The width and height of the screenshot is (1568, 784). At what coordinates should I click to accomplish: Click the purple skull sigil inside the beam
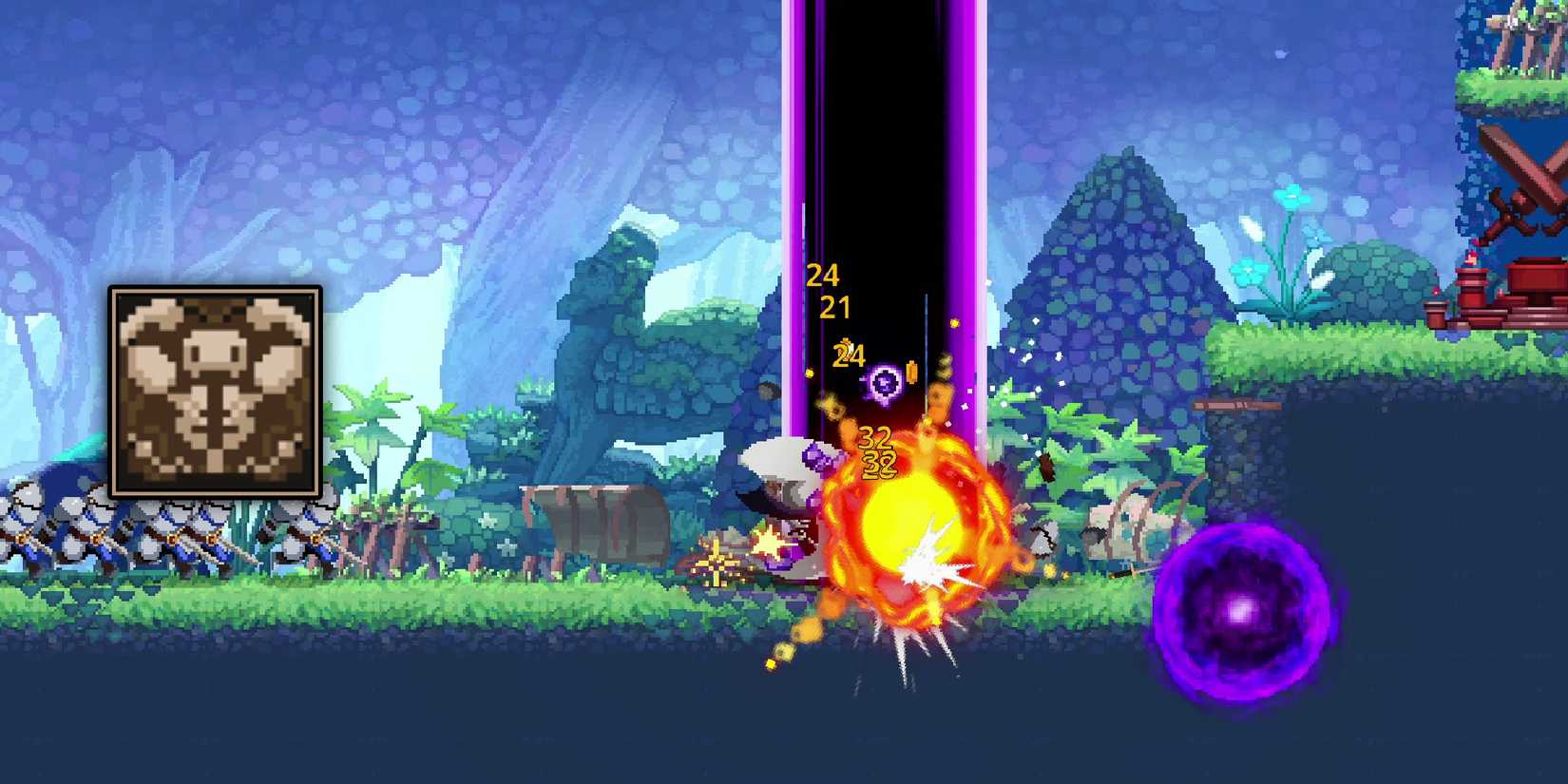tap(883, 384)
